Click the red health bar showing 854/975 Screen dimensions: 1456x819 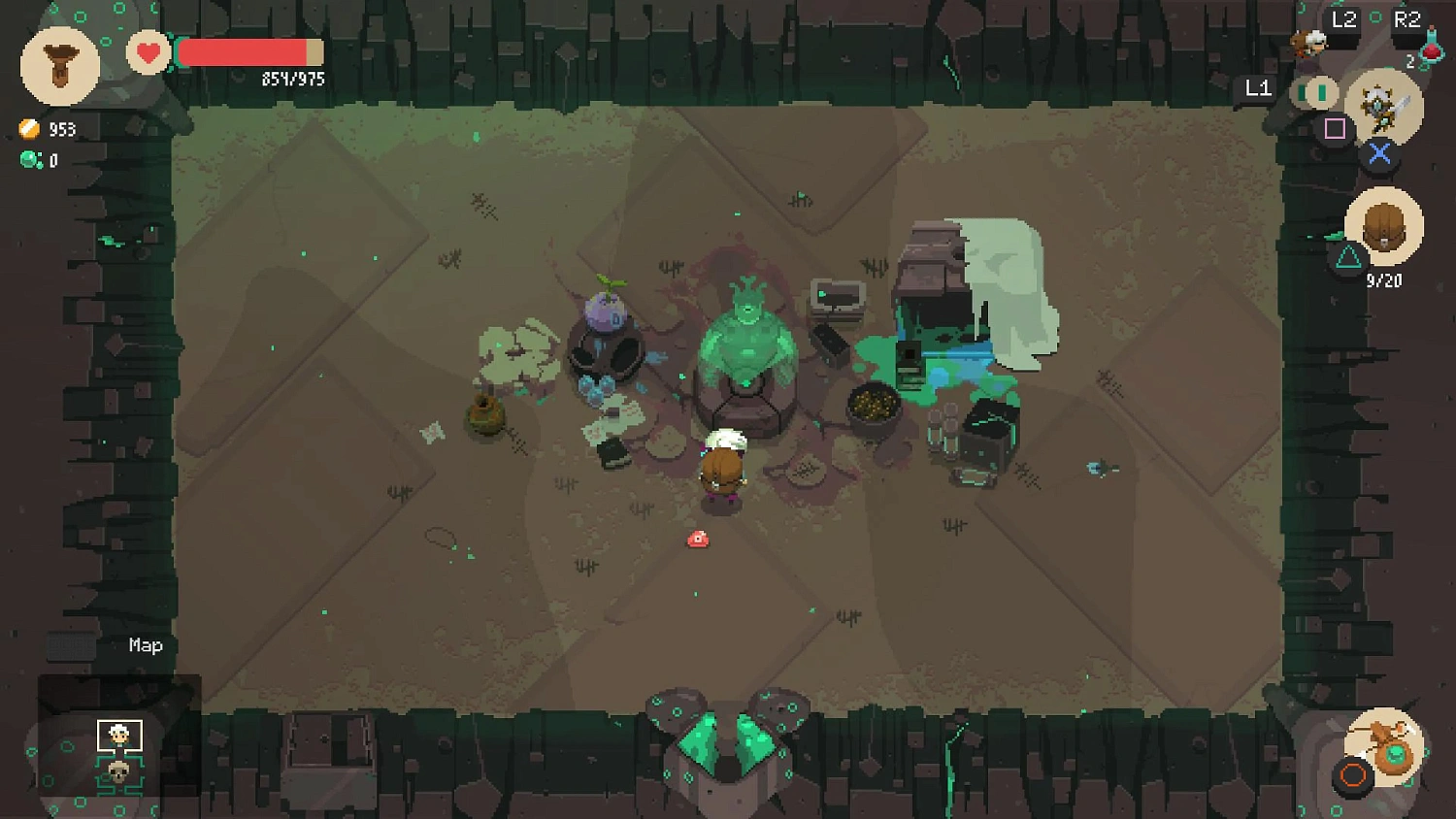coord(248,53)
